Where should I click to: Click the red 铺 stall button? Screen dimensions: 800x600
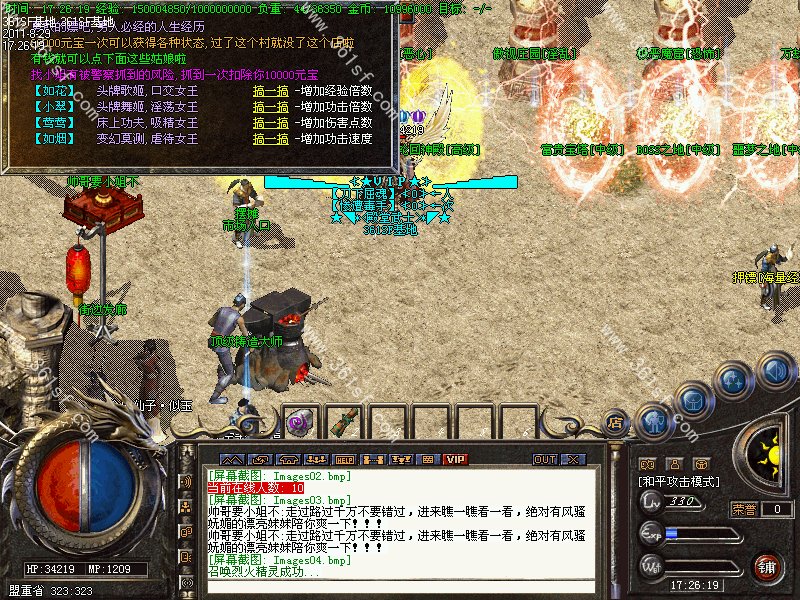coord(766,567)
